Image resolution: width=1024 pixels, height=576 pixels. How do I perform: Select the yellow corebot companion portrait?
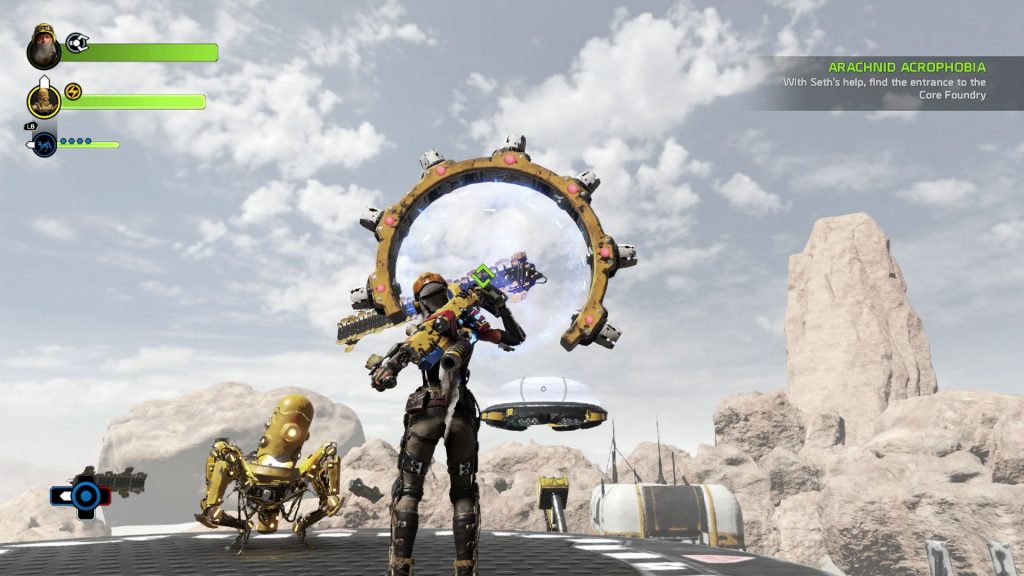(44, 101)
